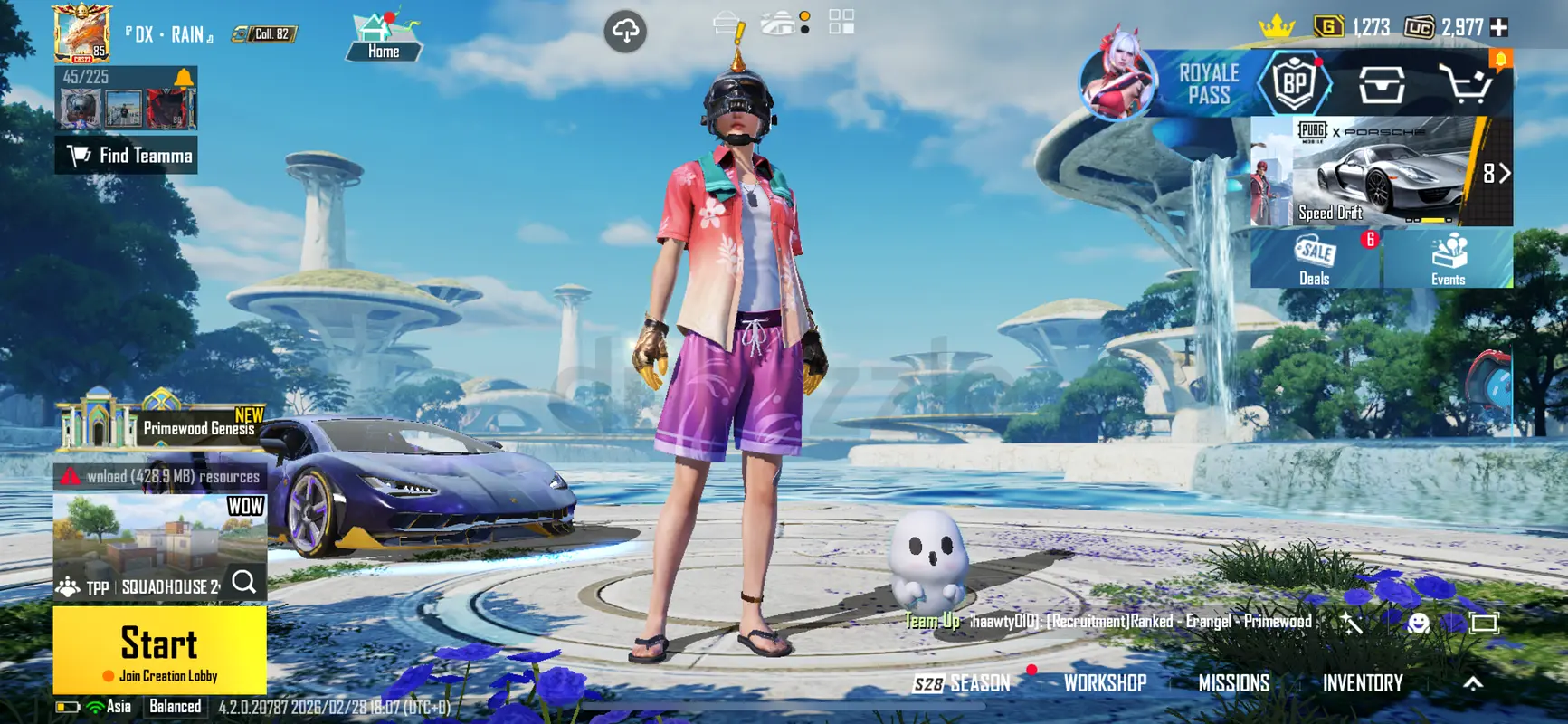
Task: Open the Missions menu
Action: pyautogui.click(x=1233, y=683)
